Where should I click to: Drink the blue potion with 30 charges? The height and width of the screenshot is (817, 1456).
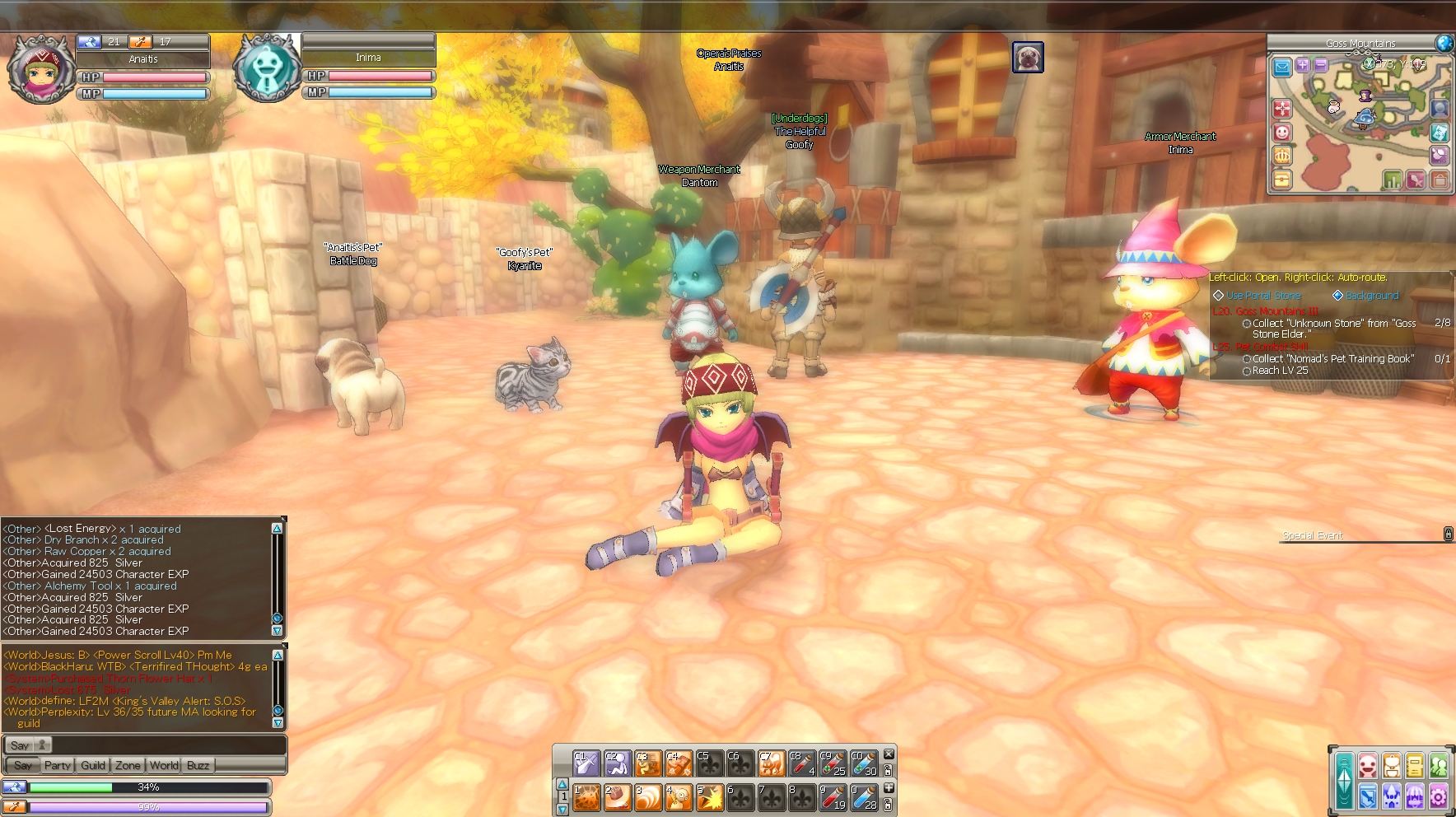pyautogui.click(x=863, y=763)
